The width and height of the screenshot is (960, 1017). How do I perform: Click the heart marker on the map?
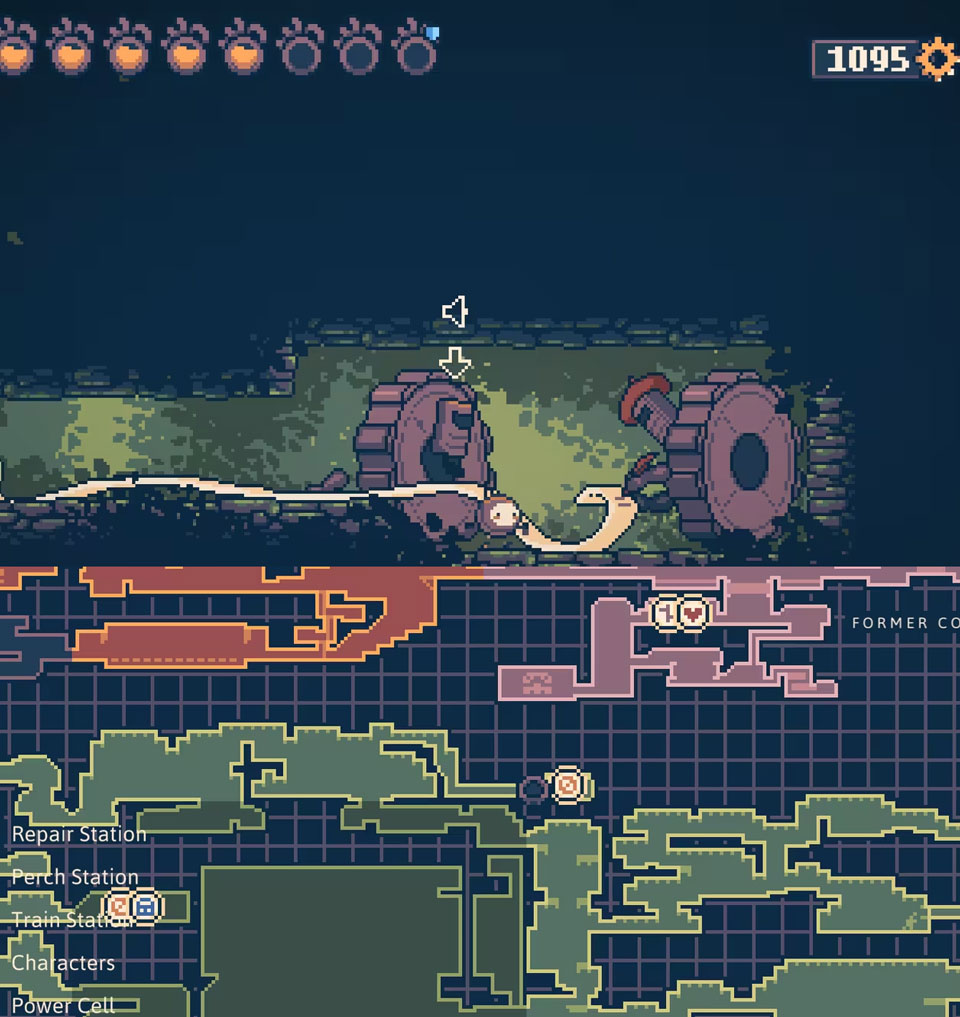(x=693, y=613)
